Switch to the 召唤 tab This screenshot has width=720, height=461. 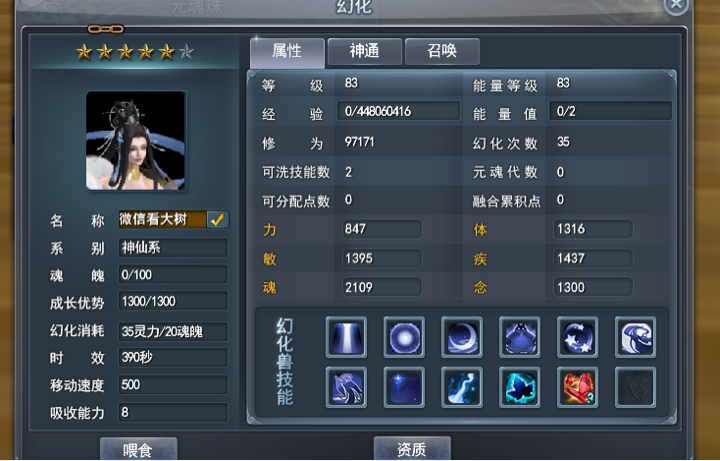pos(442,51)
